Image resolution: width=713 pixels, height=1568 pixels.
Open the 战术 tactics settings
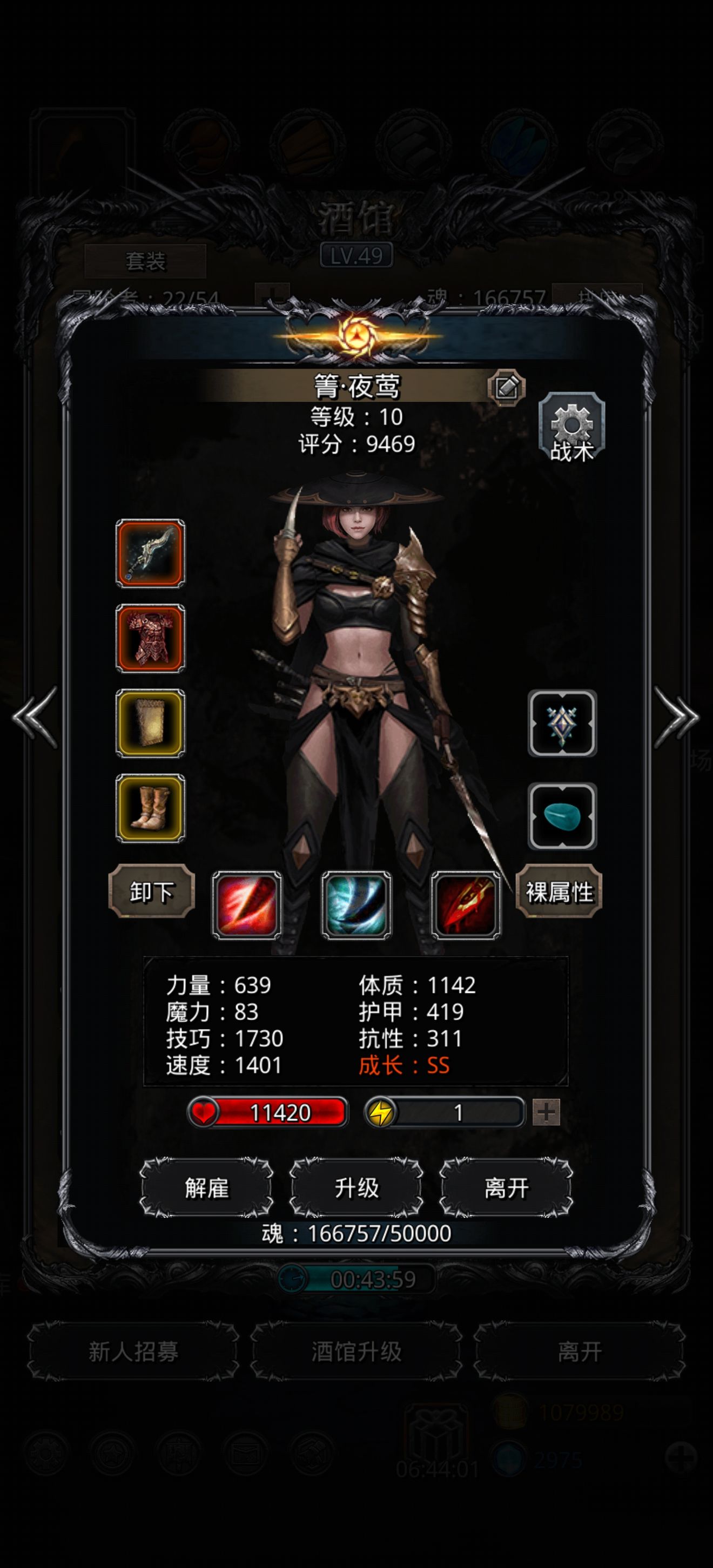coord(571,427)
